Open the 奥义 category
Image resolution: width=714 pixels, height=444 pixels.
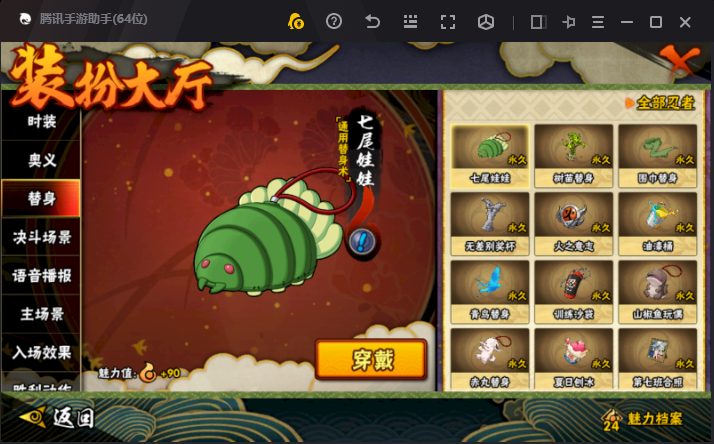[x=41, y=159]
